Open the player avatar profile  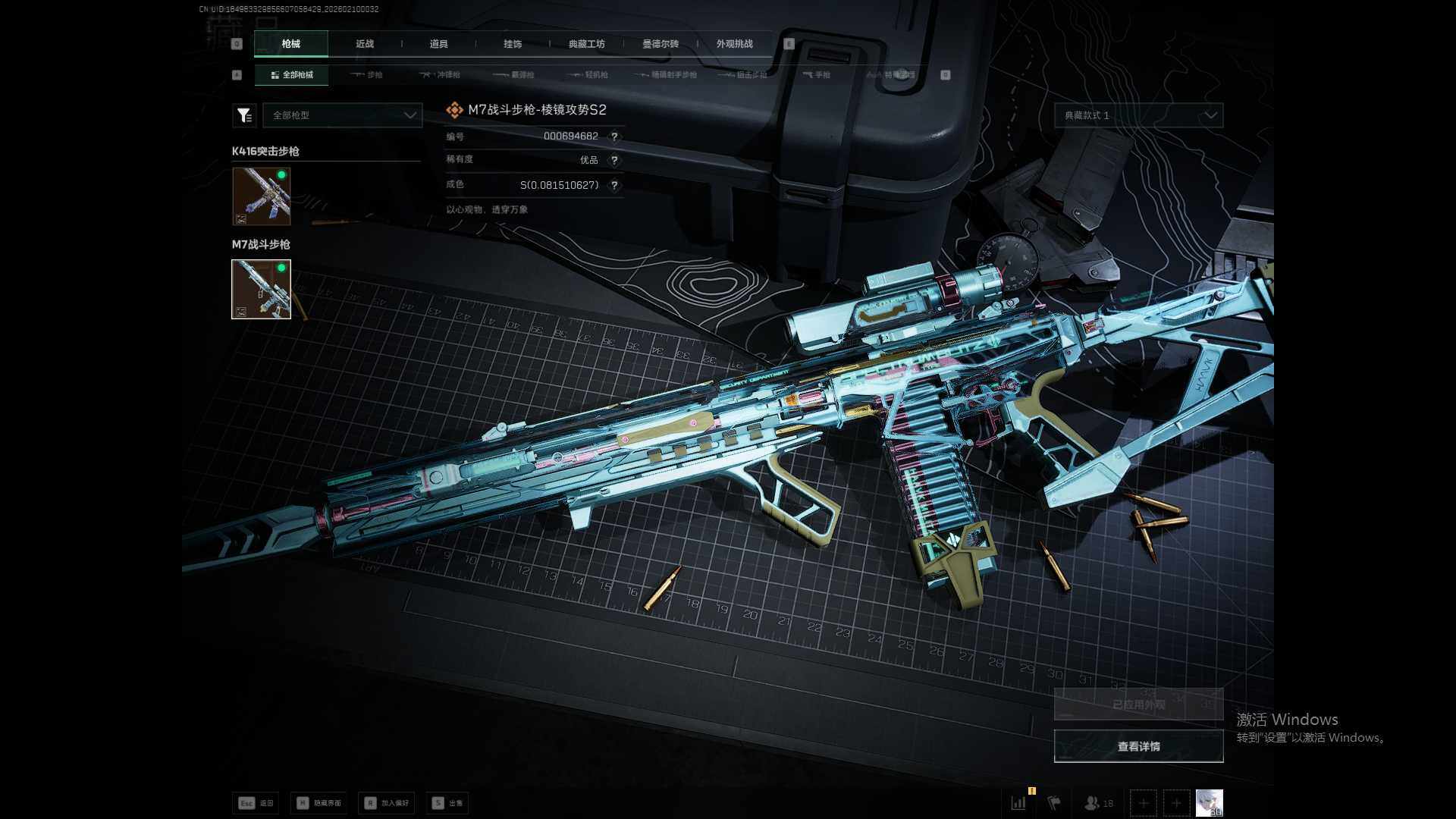pyautogui.click(x=1209, y=802)
